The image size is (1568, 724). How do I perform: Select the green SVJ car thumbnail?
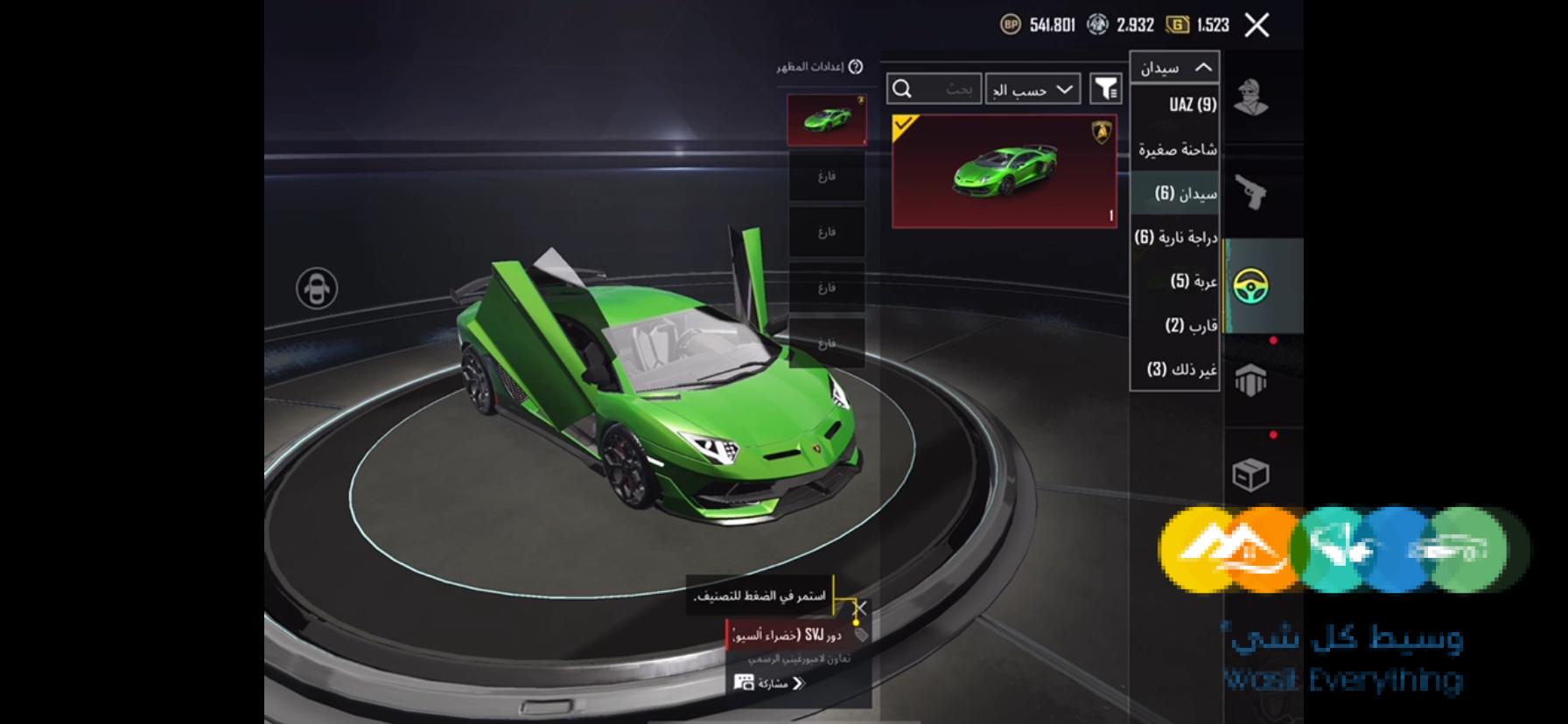[x=826, y=118]
